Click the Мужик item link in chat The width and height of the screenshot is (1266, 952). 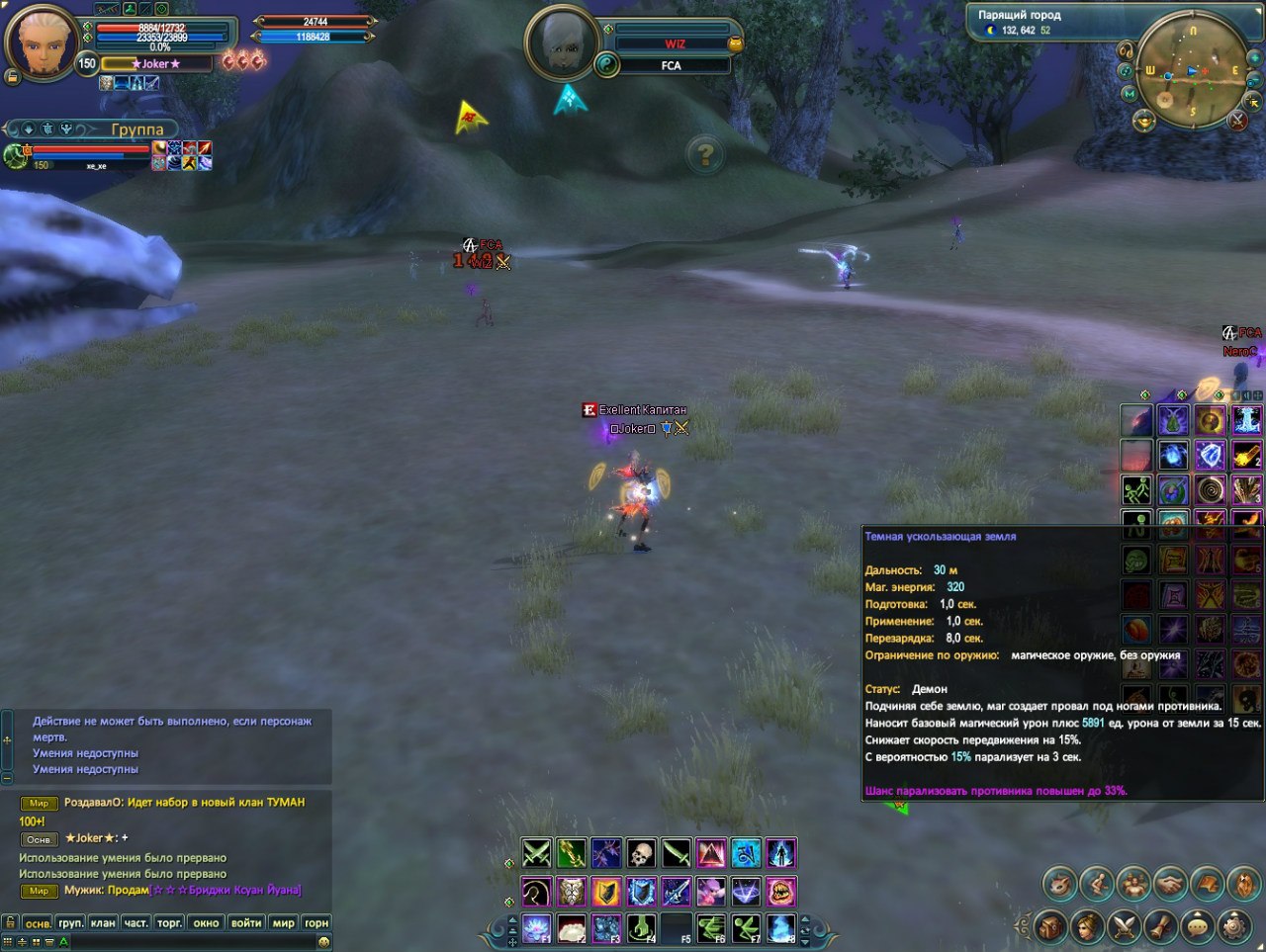tap(226, 890)
